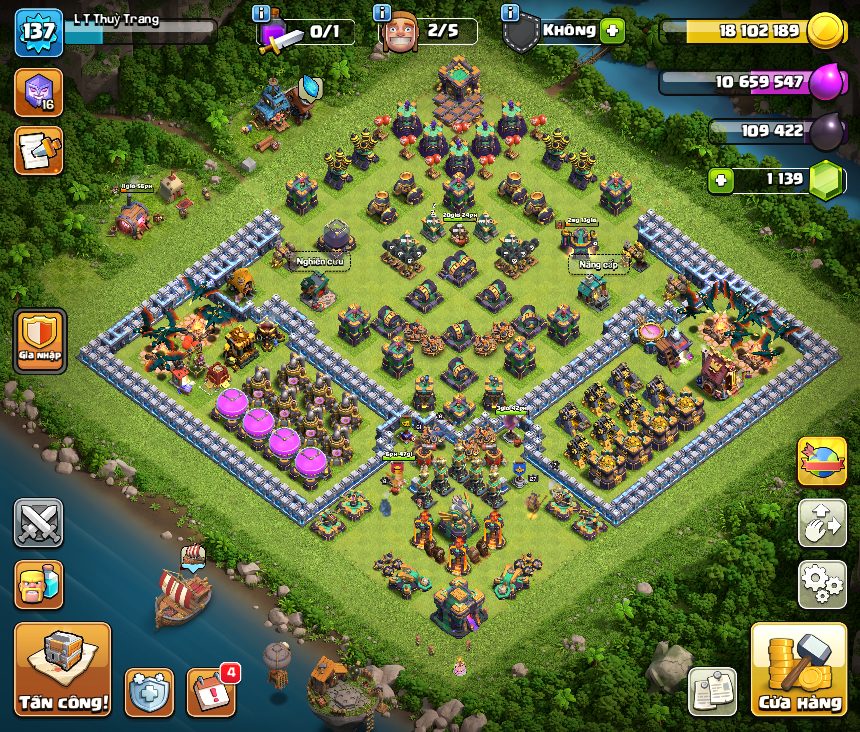This screenshot has height=732, width=860.
Task: Open the calendar events with 4 notifications
Action: coord(213,691)
